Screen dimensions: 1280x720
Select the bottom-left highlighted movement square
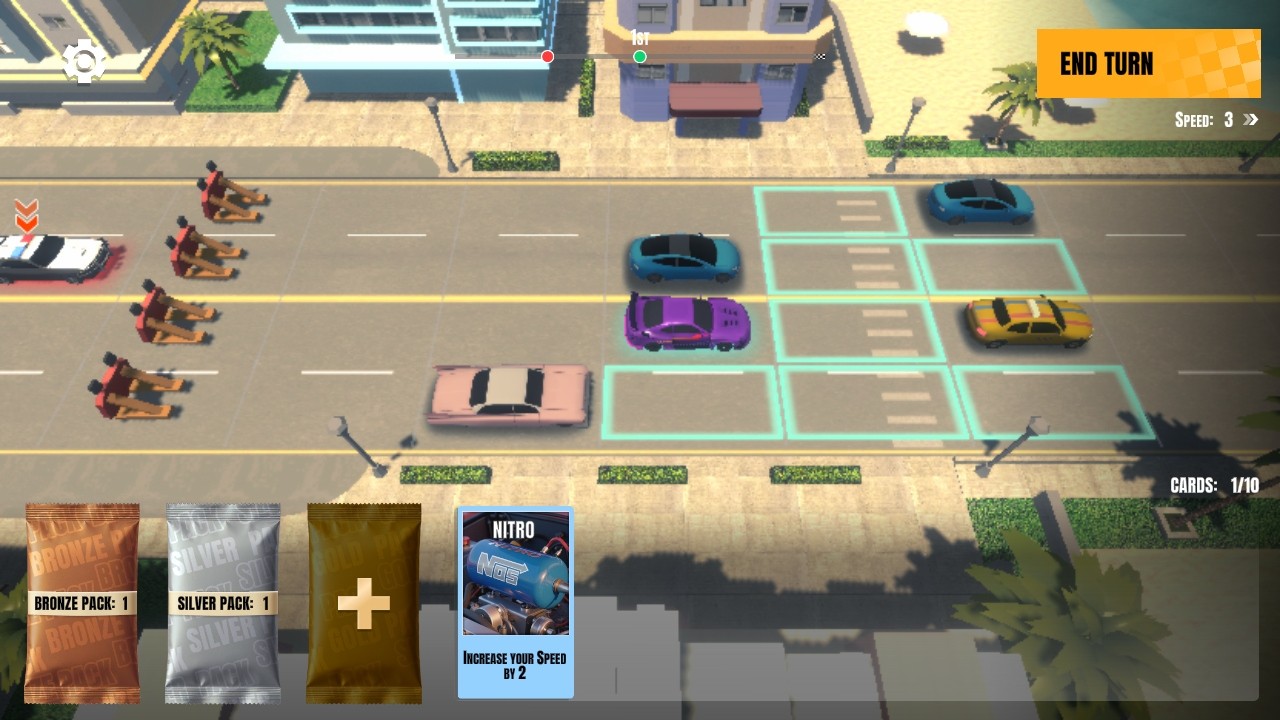point(690,400)
